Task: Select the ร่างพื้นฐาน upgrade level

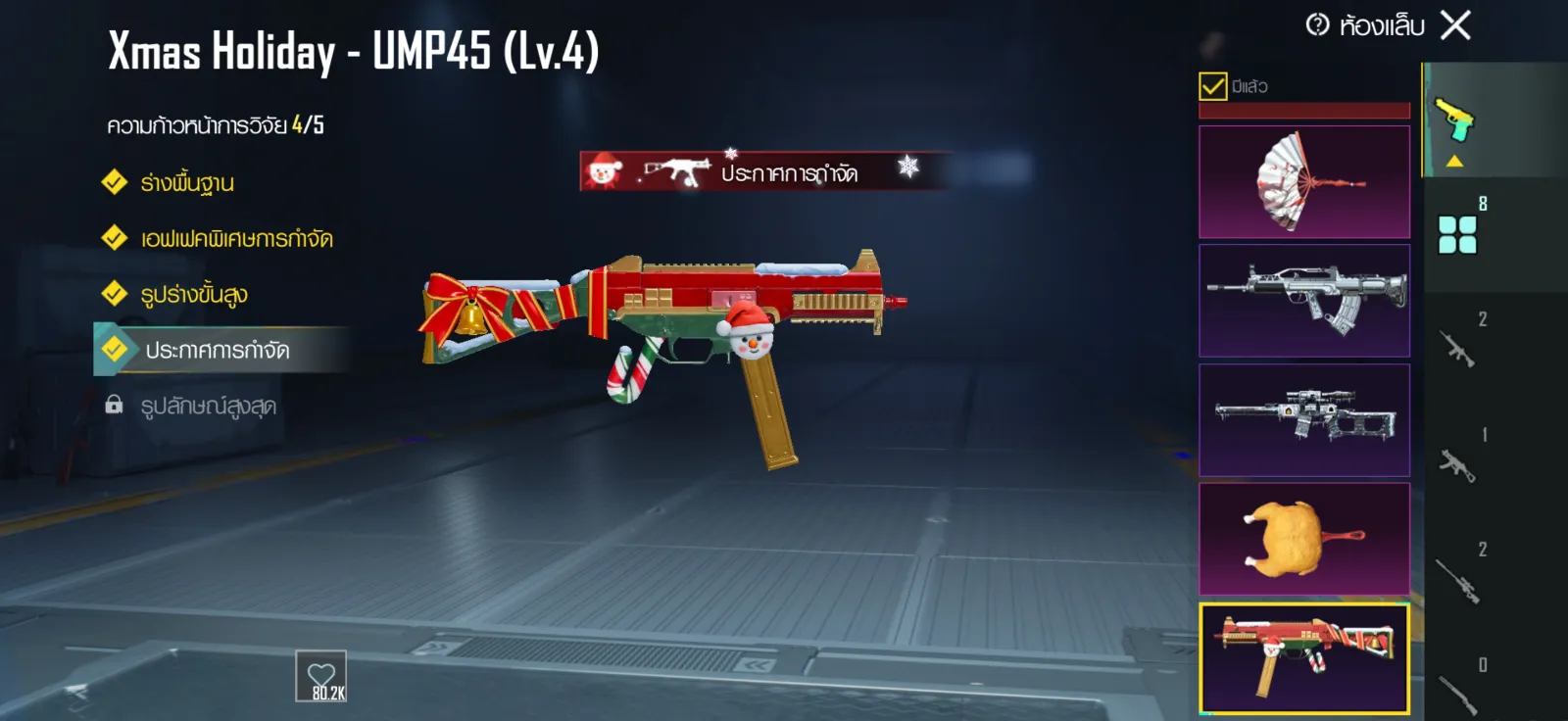Action: pyautogui.click(x=186, y=183)
